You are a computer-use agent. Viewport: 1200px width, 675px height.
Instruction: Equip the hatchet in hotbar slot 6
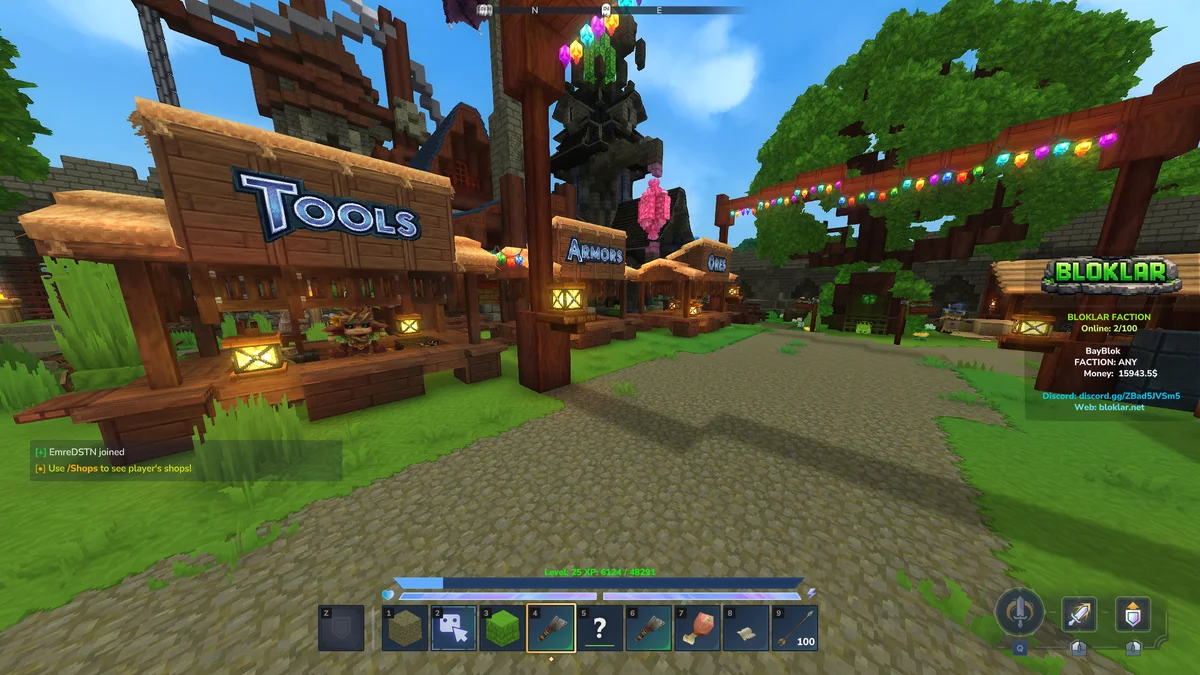(x=649, y=628)
